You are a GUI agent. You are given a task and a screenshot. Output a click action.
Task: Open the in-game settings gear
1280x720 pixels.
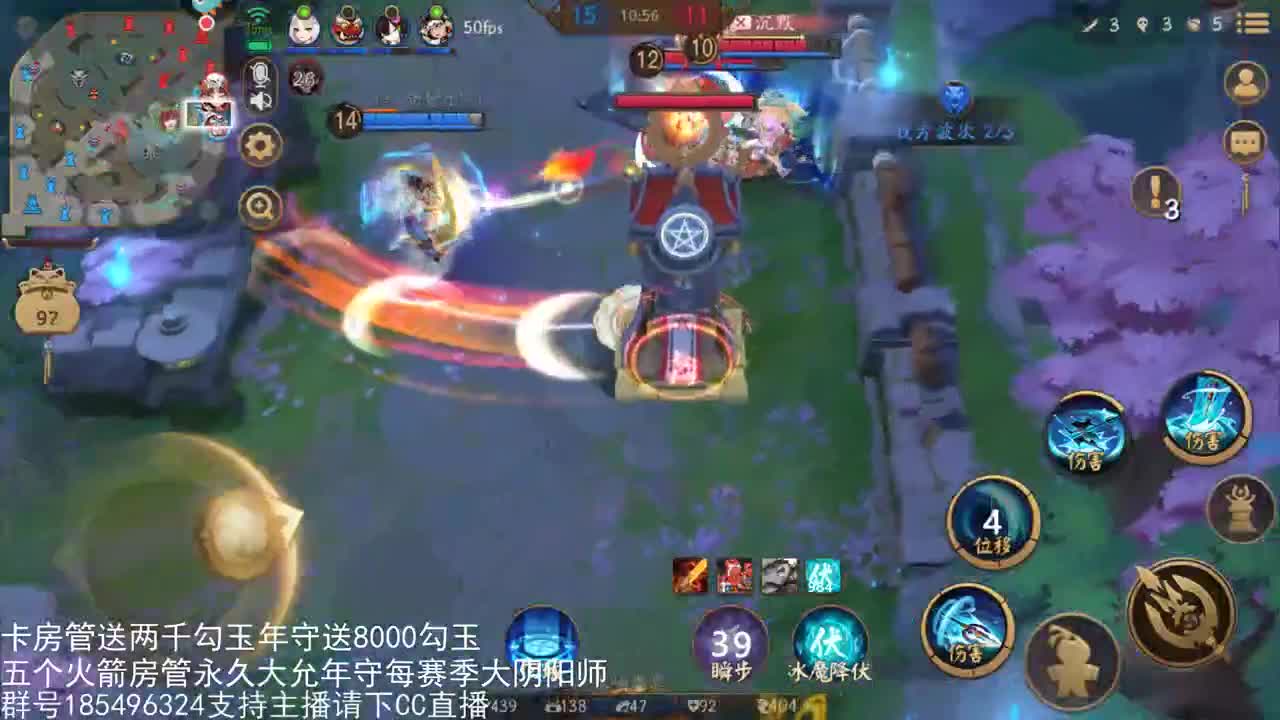tap(260, 145)
